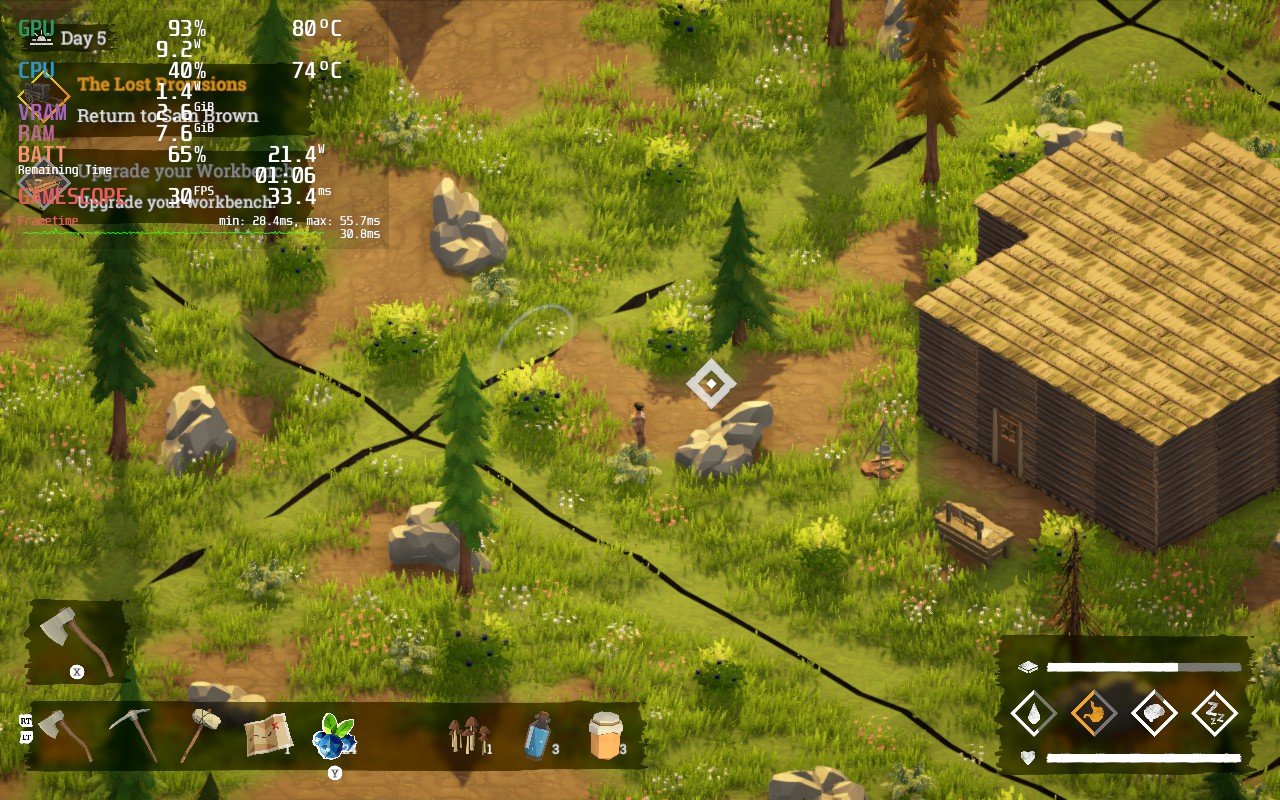Image resolution: width=1280 pixels, height=800 pixels.
Task: Choose the pickaxe hotbar slot
Action: click(133, 734)
